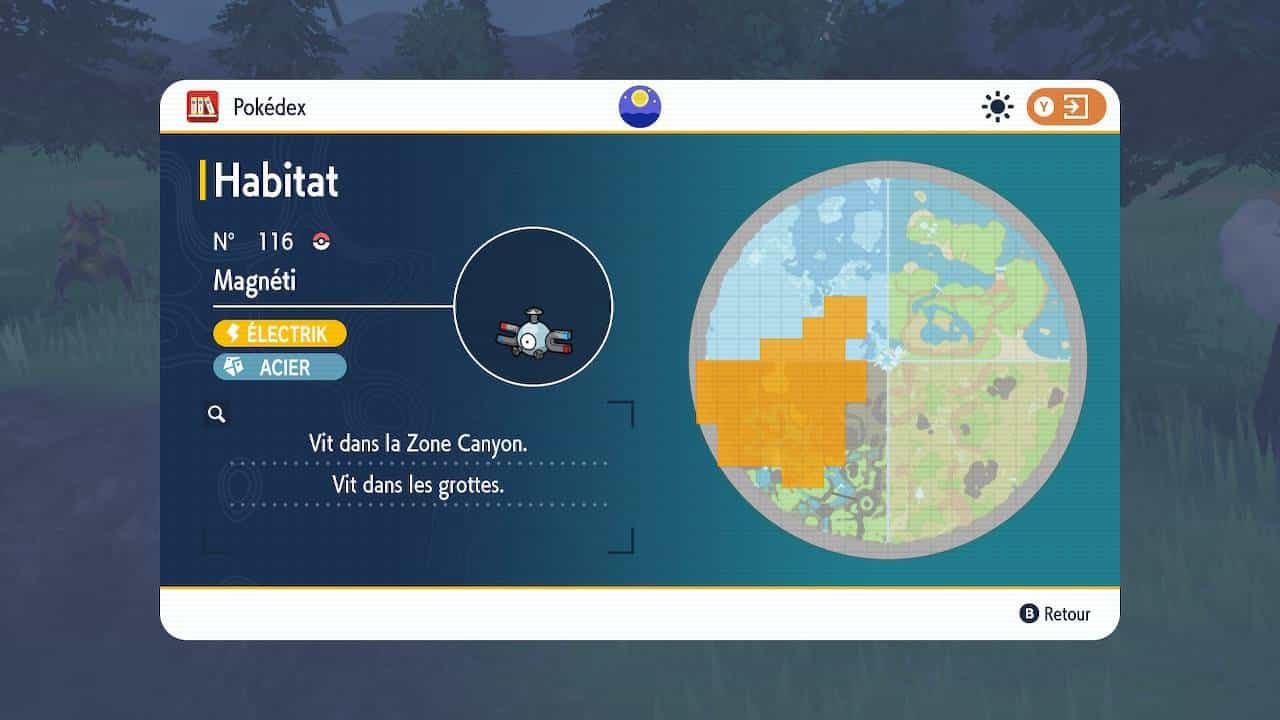Click the Magnéti portrait circle
The height and width of the screenshot is (720, 1280).
point(533,307)
